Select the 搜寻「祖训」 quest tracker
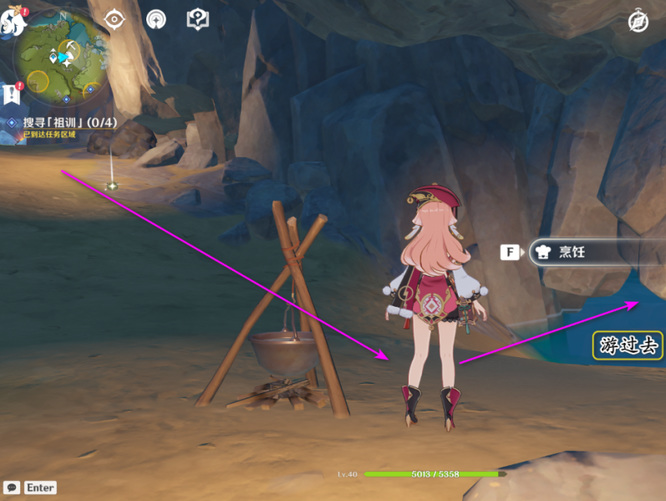This screenshot has width=666, height=501. (x=68, y=123)
